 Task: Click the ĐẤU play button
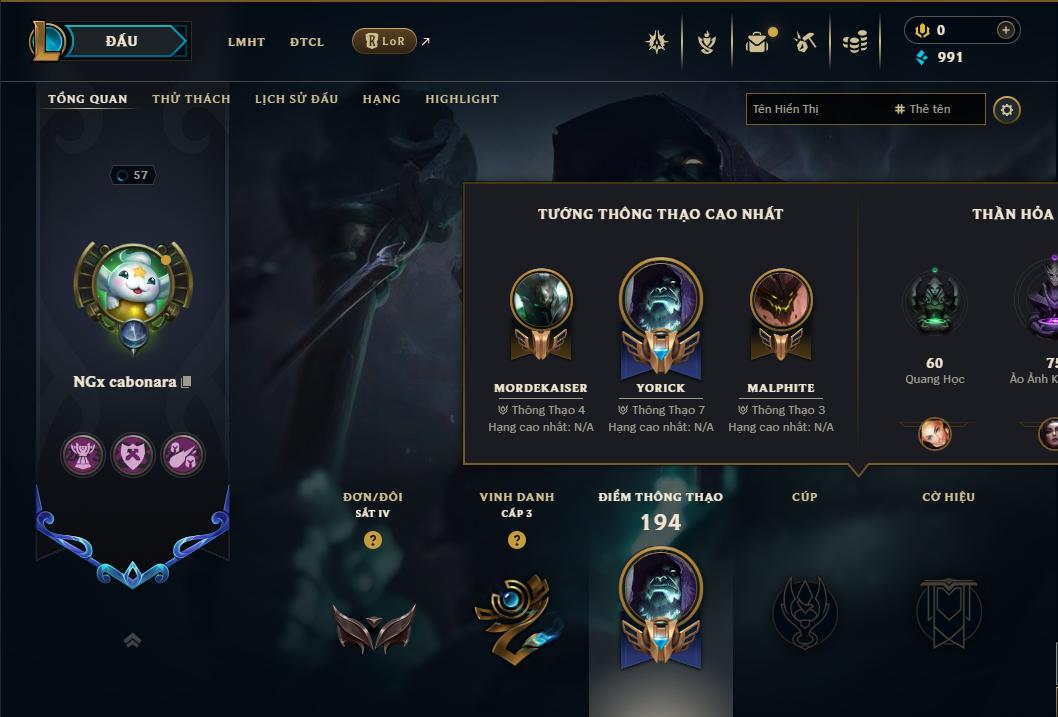[122, 41]
